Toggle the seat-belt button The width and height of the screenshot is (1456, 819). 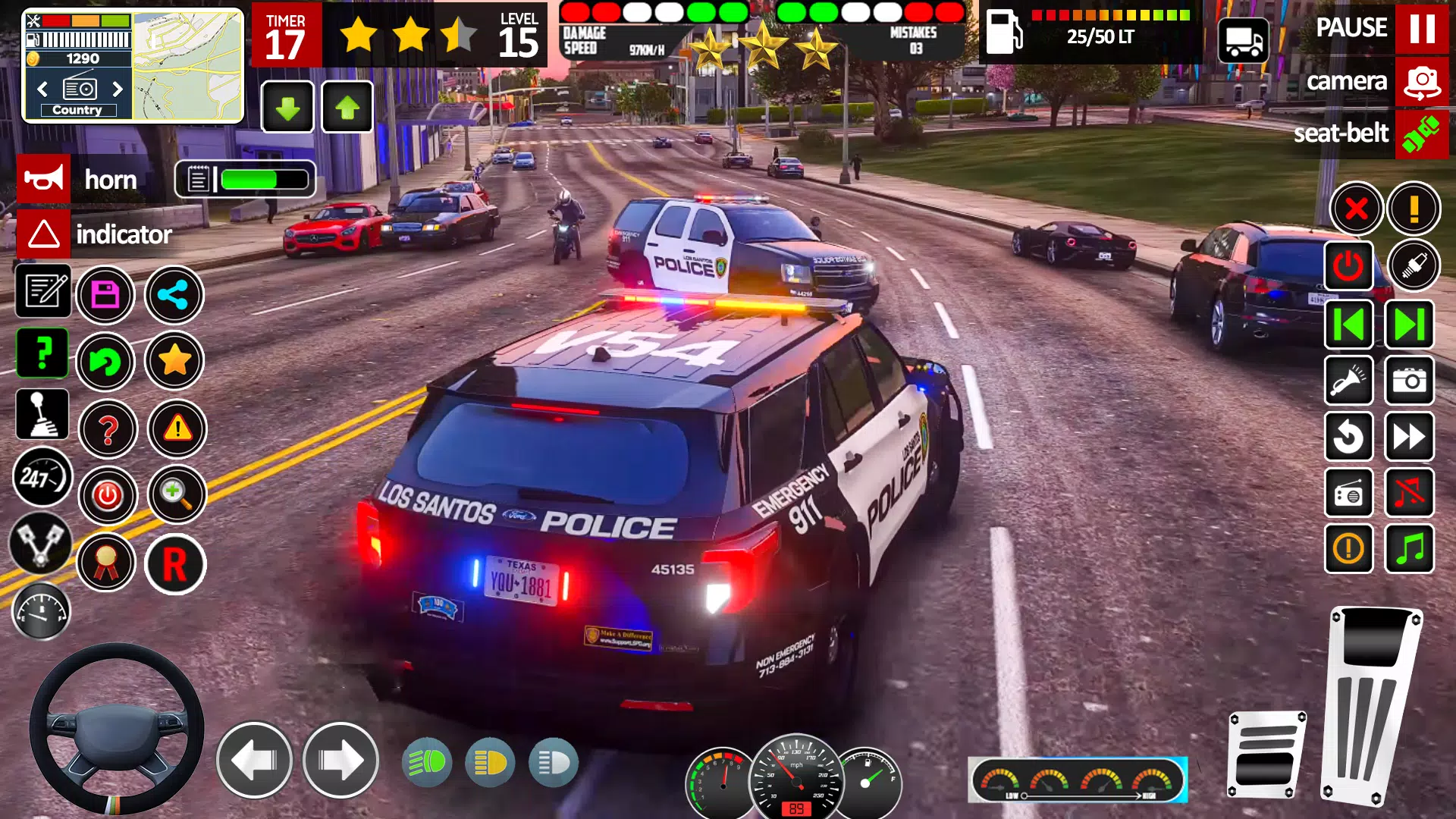(x=1421, y=134)
